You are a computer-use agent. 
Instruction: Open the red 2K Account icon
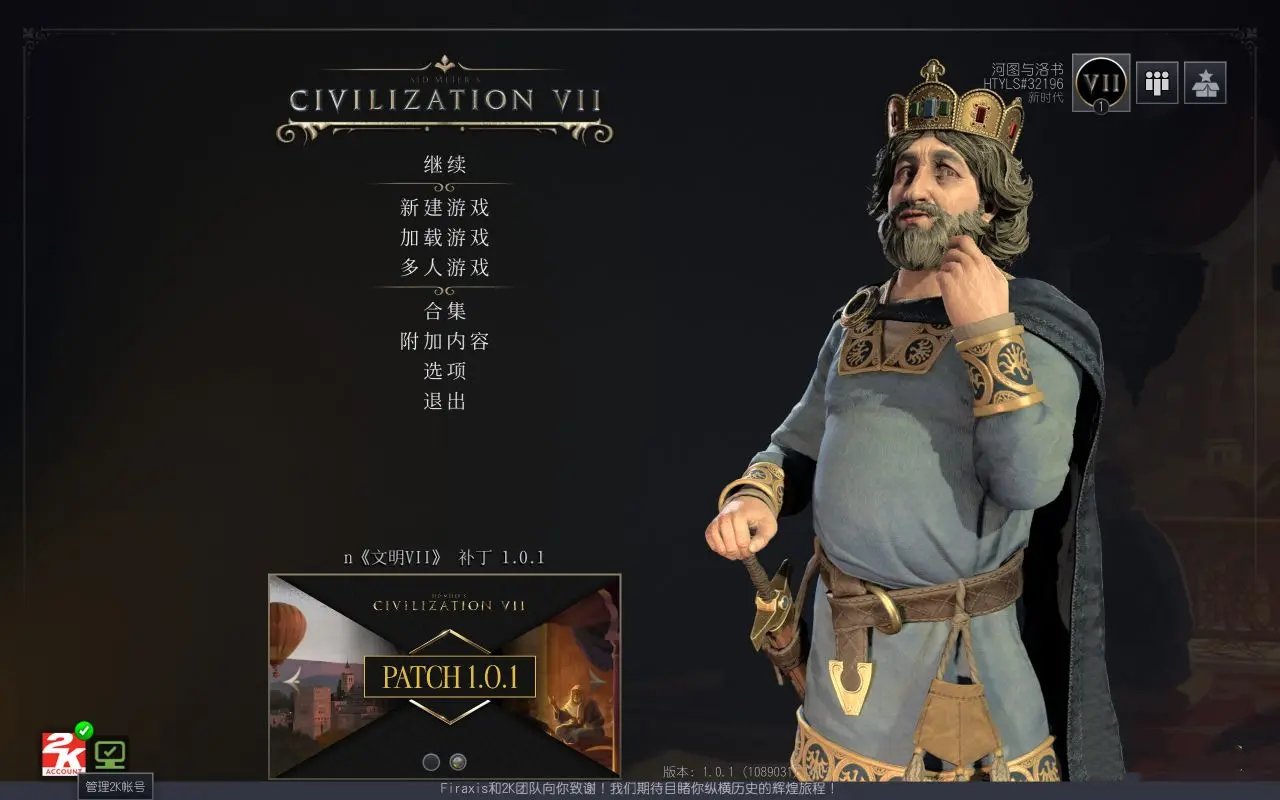coord(62,754)
